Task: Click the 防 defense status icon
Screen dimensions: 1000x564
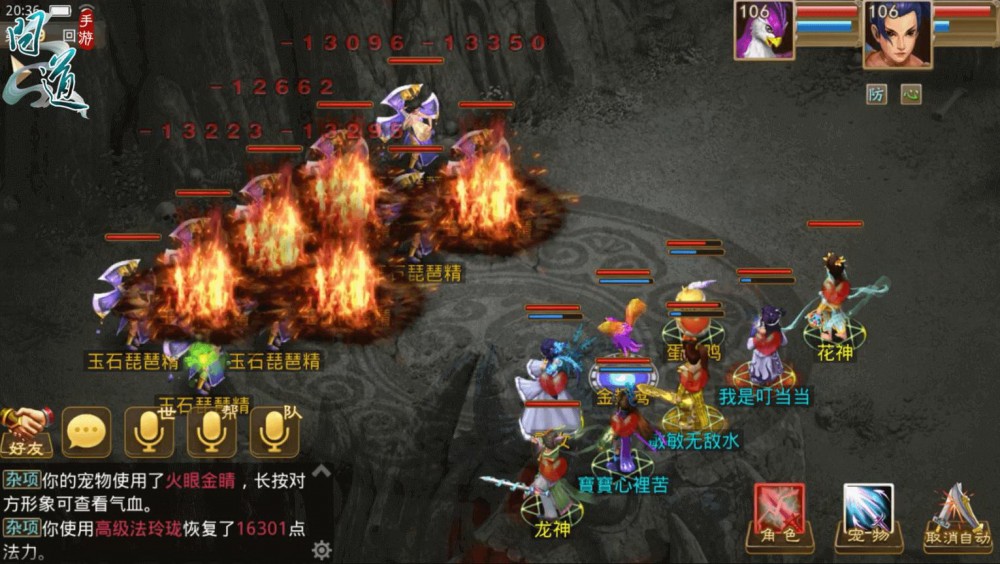Action: coord(877,94)
